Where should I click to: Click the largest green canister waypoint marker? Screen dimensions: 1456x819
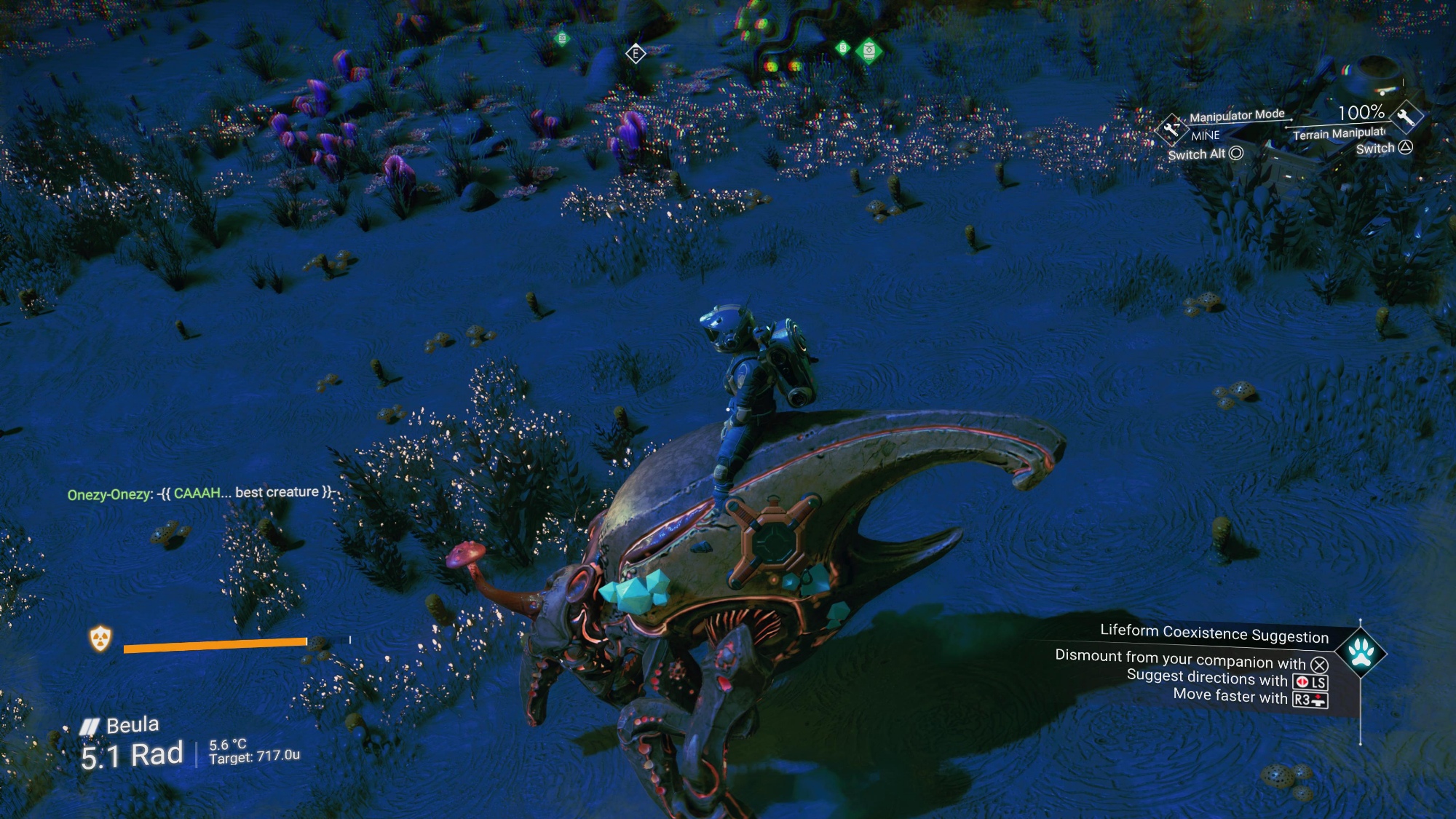(869, 51)
